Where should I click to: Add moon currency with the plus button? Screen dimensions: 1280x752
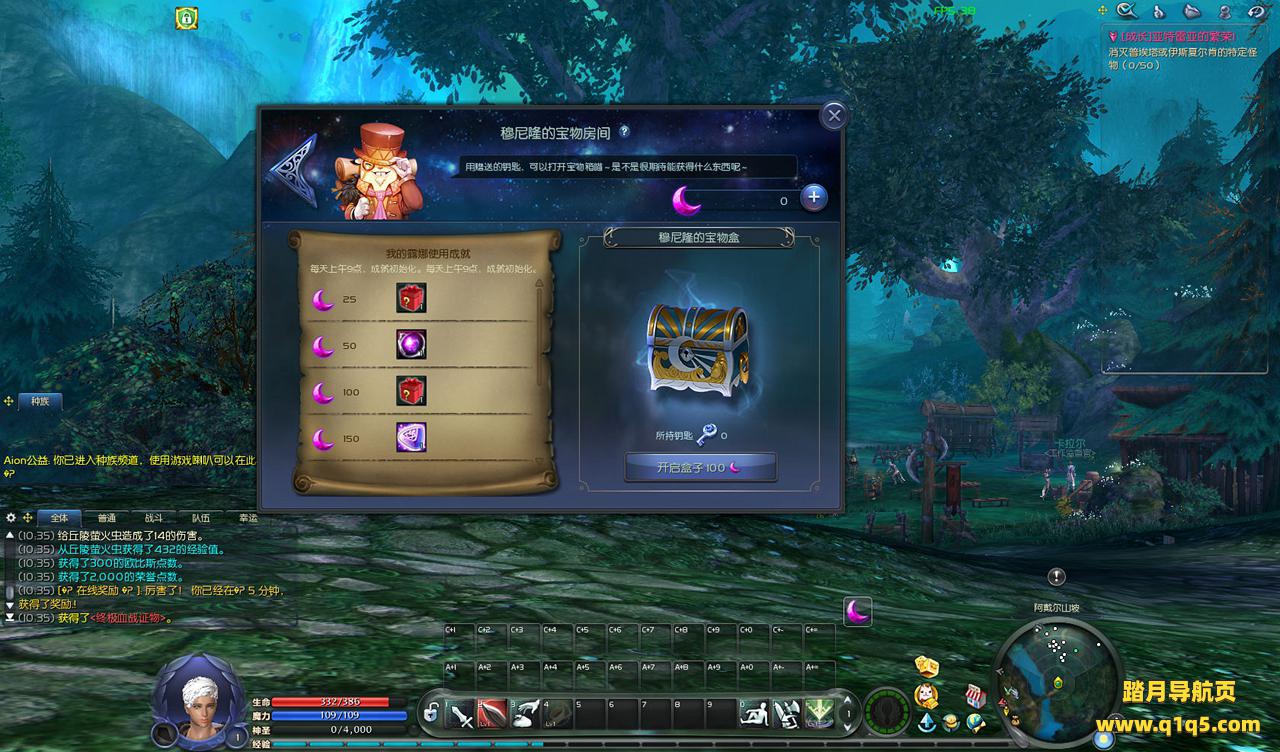814,197
